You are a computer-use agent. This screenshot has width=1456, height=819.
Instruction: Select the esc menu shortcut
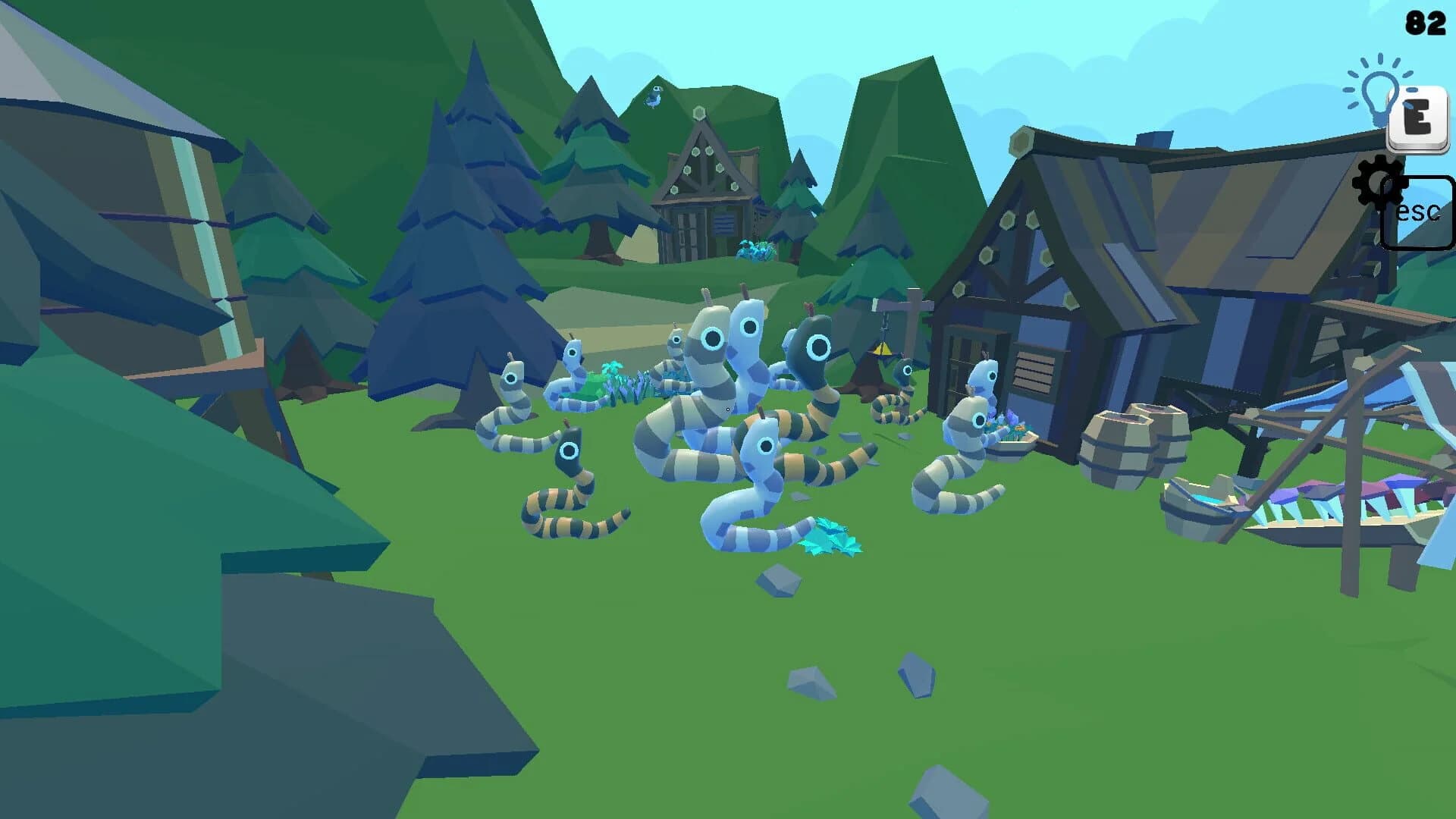(1420, 211)
